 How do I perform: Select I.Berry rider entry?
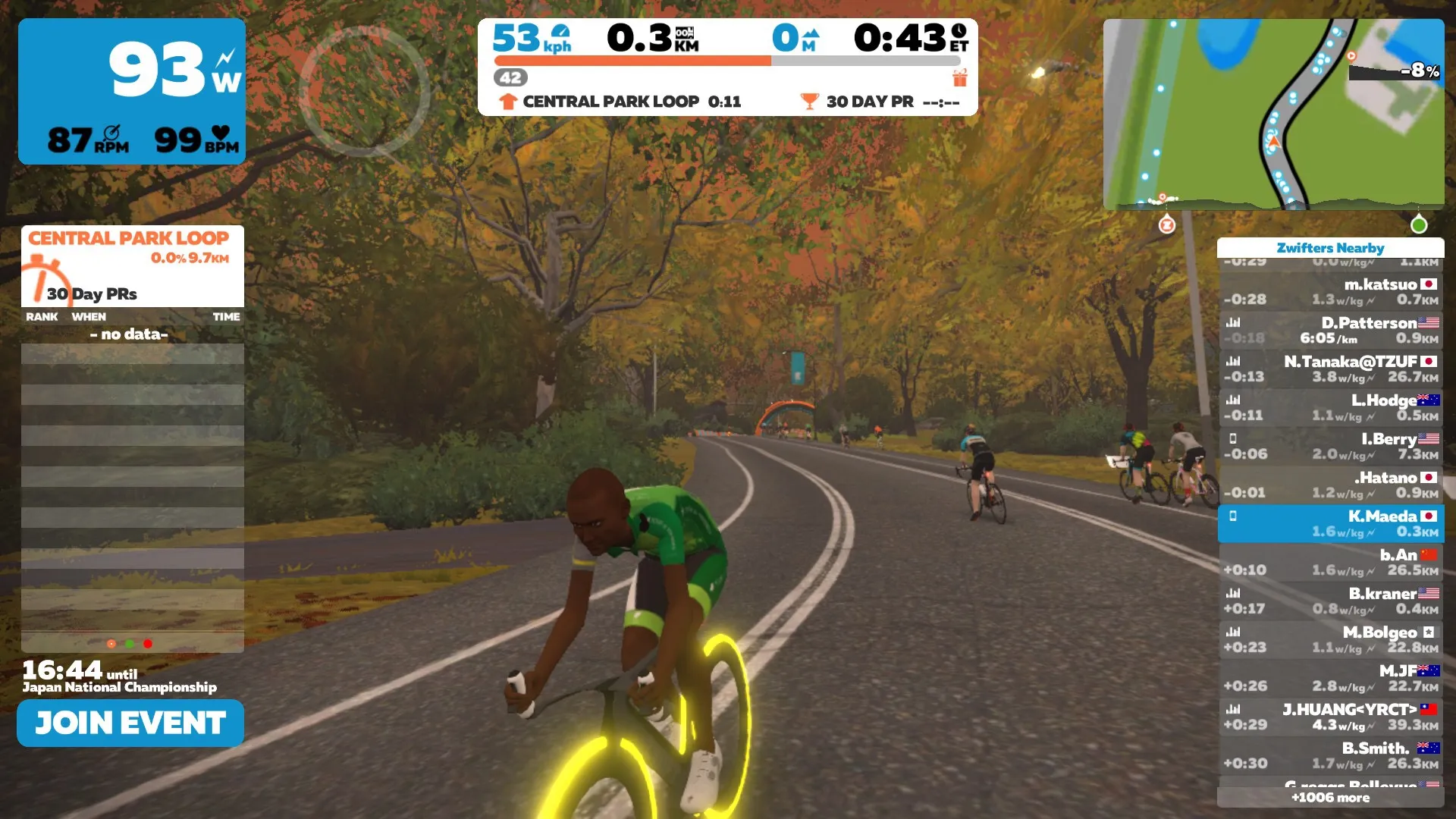(x=1331, y=447)
